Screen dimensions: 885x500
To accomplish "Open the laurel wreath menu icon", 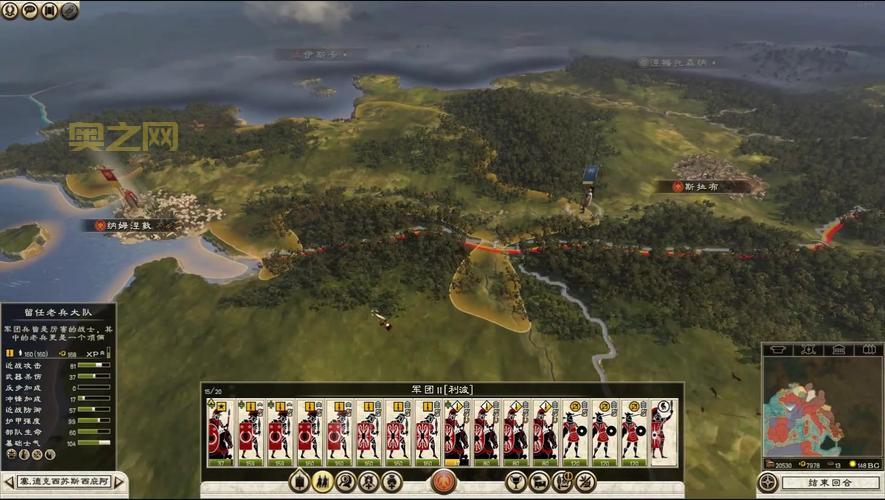I will (10, 11).
